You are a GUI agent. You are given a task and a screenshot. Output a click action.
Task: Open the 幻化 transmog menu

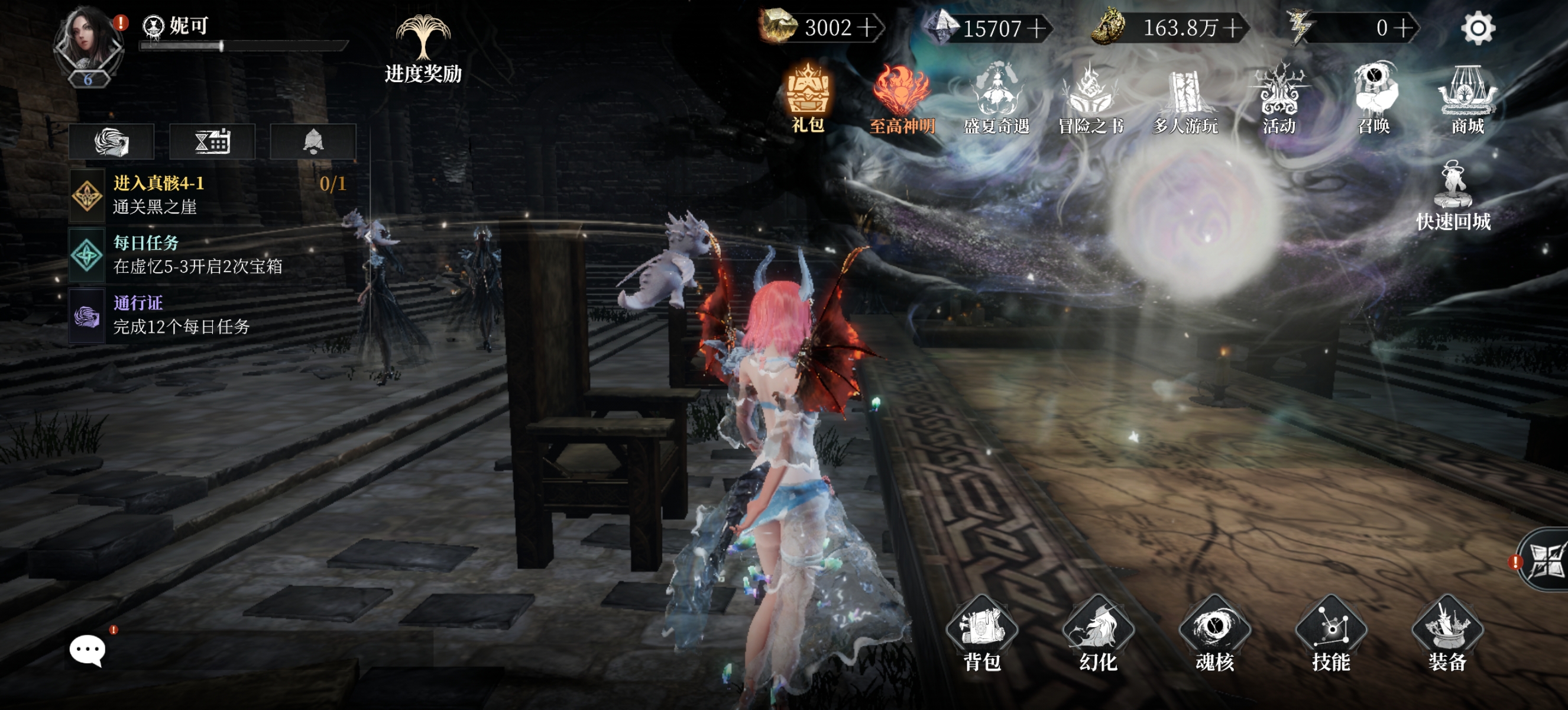(1098, 634)
